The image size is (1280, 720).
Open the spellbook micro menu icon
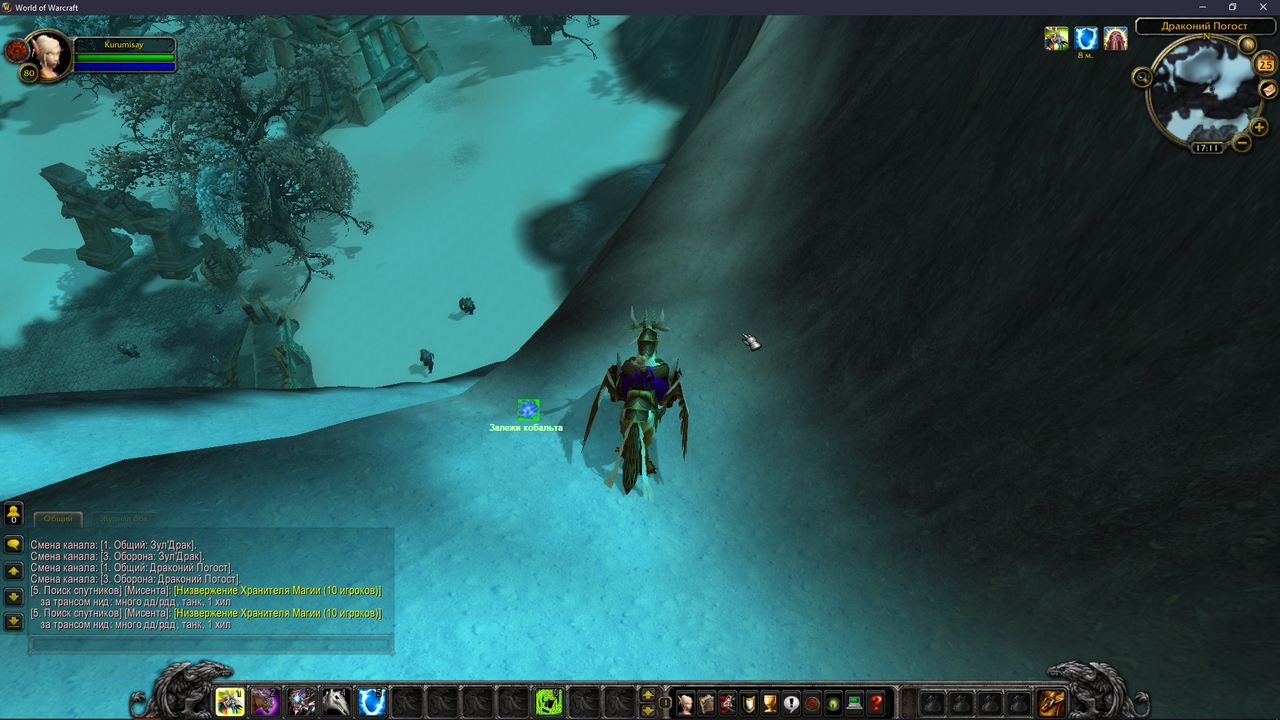pyautogui.click(x=706, y=702)
